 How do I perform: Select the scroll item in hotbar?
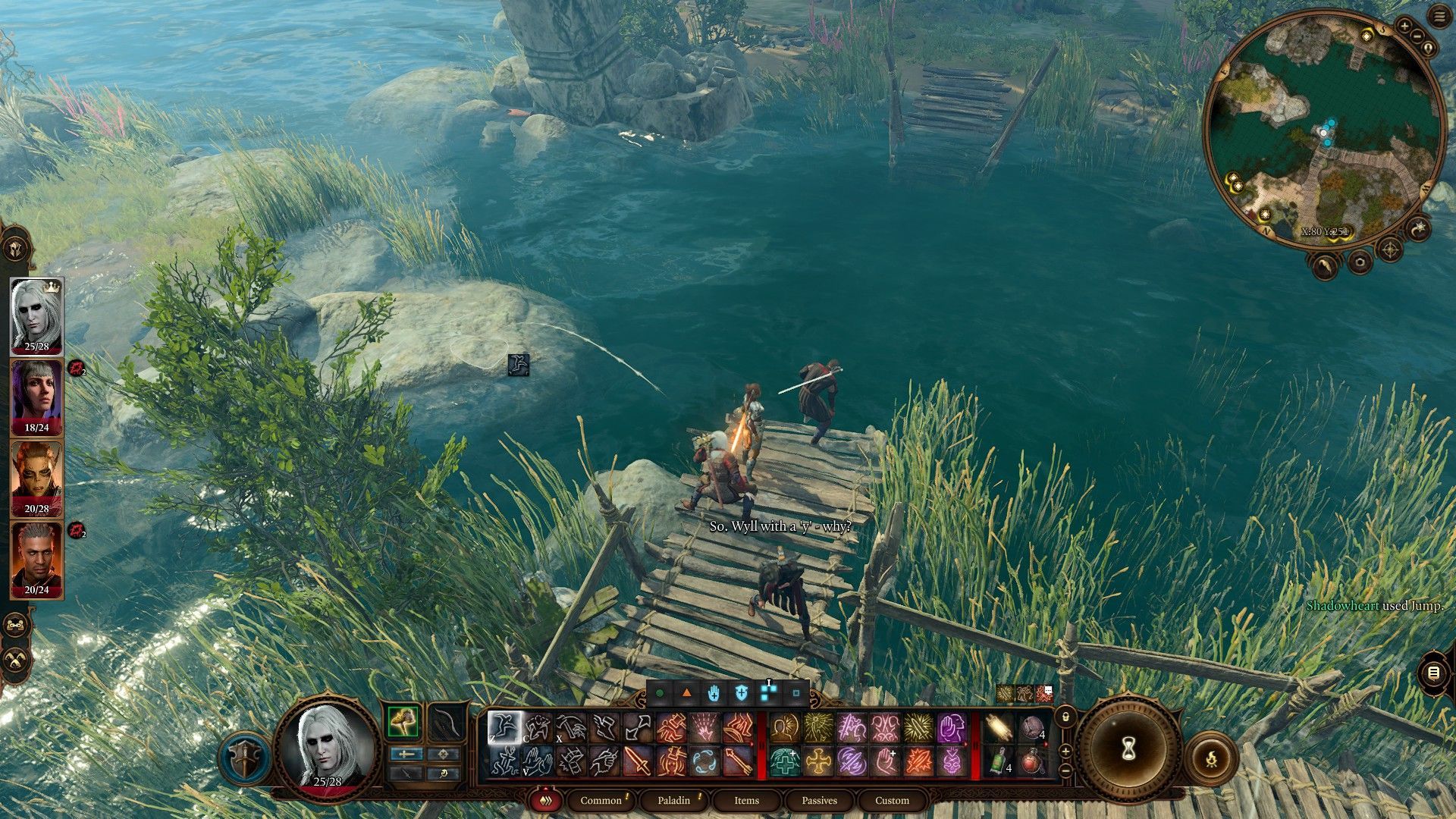point(999,729)
